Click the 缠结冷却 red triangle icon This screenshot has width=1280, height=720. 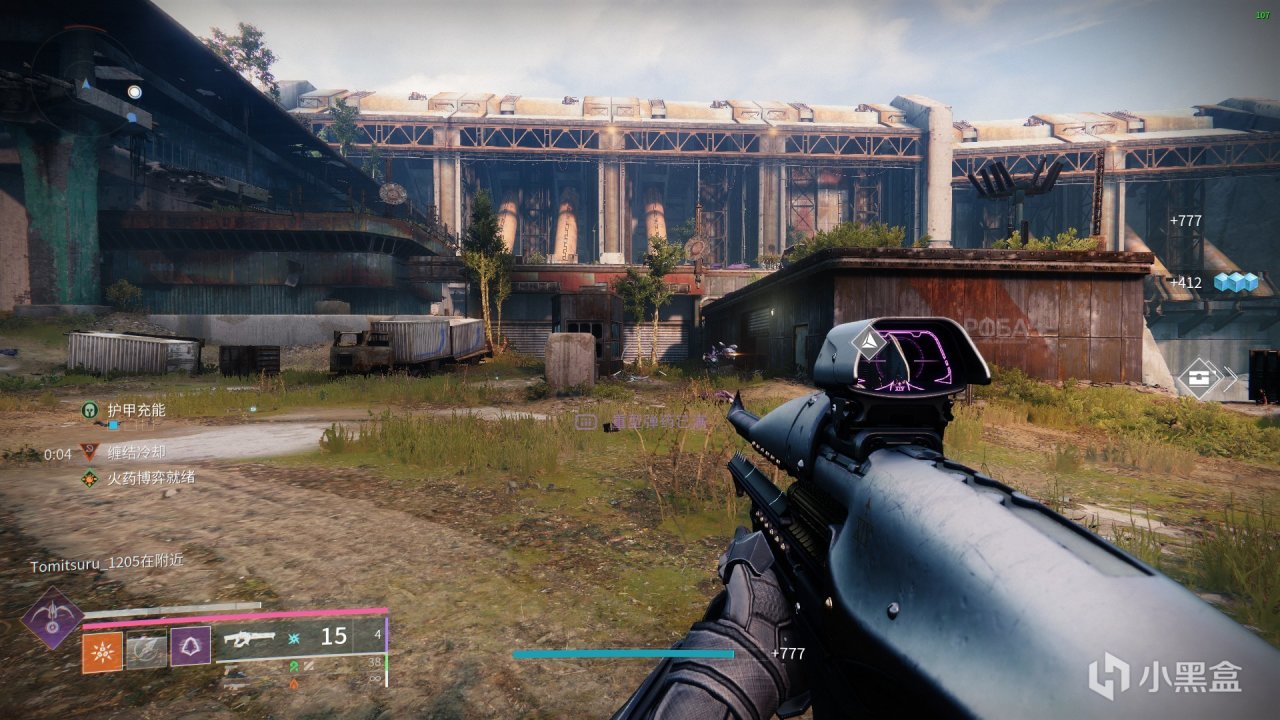click(90, 453)
